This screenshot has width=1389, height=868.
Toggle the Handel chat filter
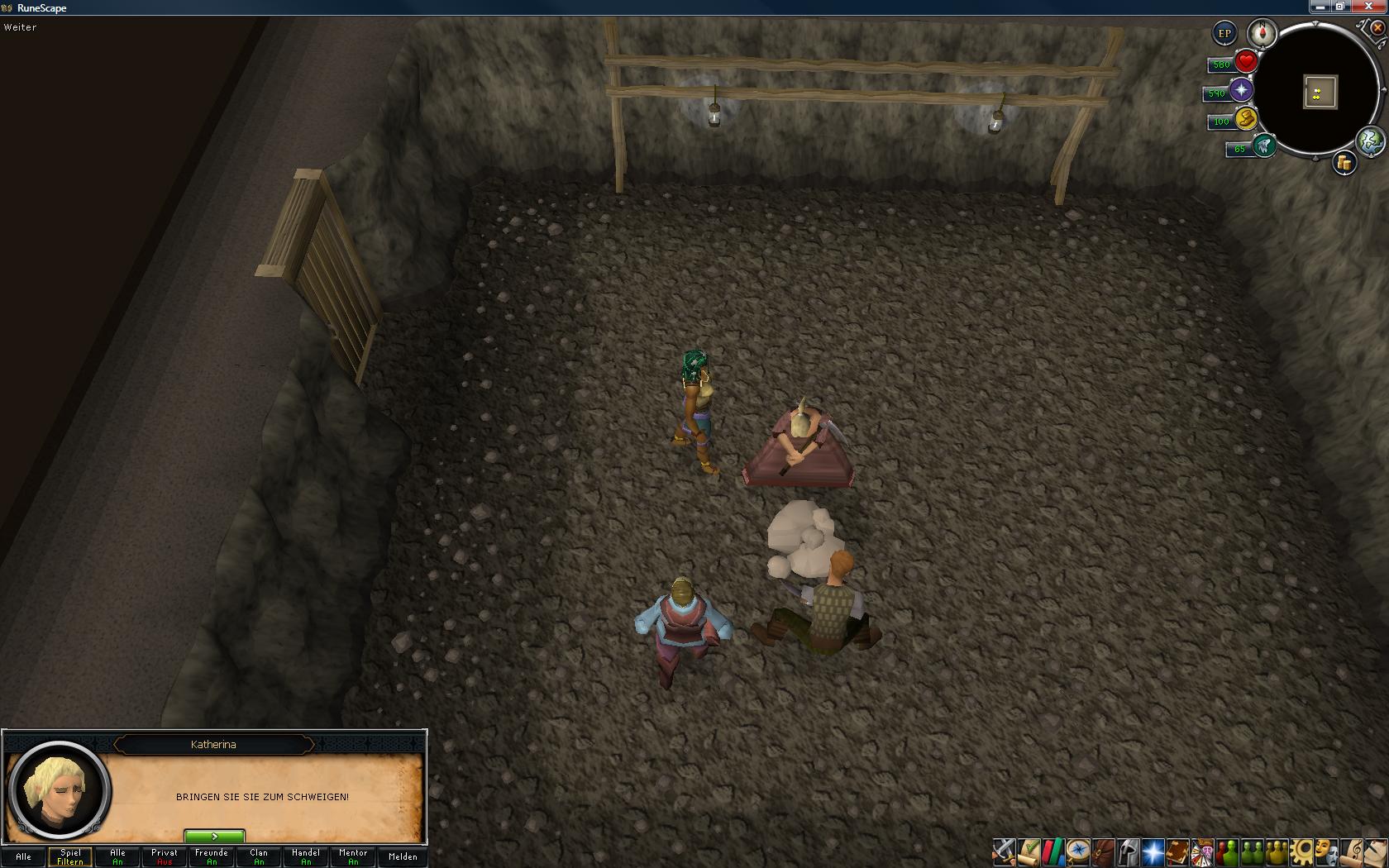[306, 856]
